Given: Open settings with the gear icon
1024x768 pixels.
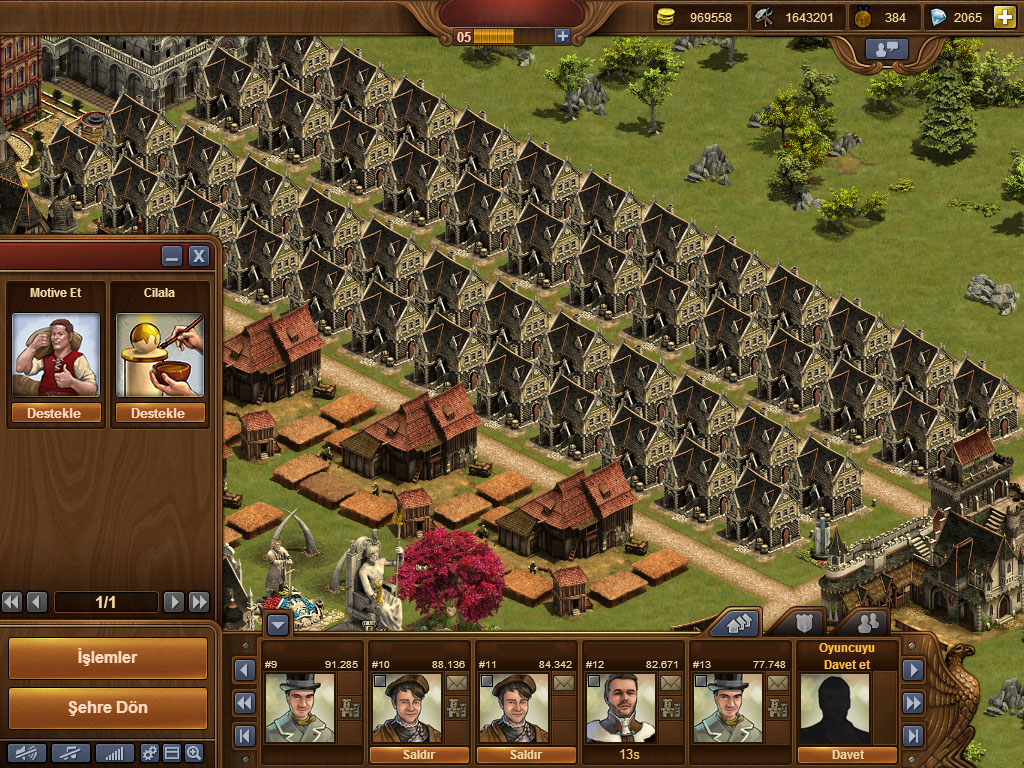Looking at the screenshot, I should [150, 753].
